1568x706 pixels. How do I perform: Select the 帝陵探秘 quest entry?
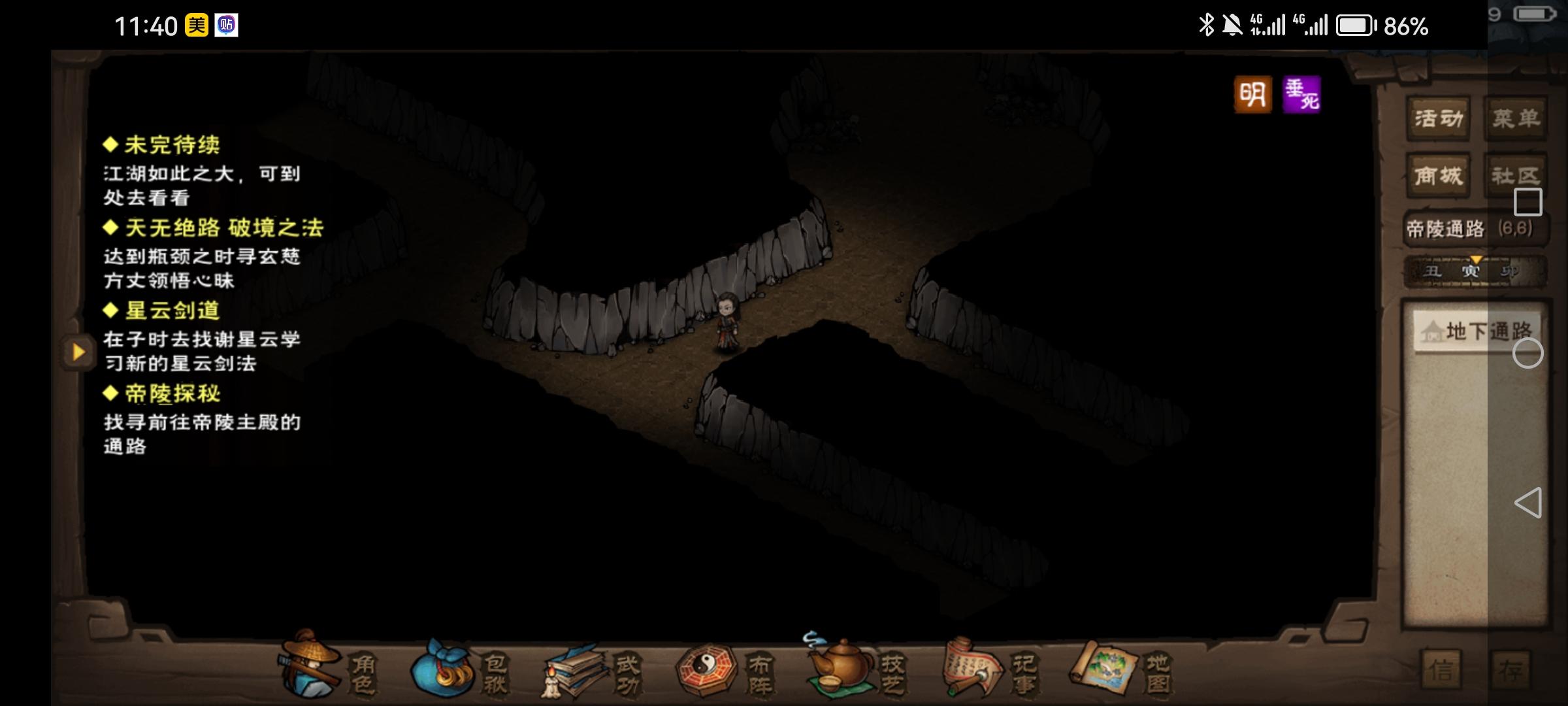(x=172, y=394)
